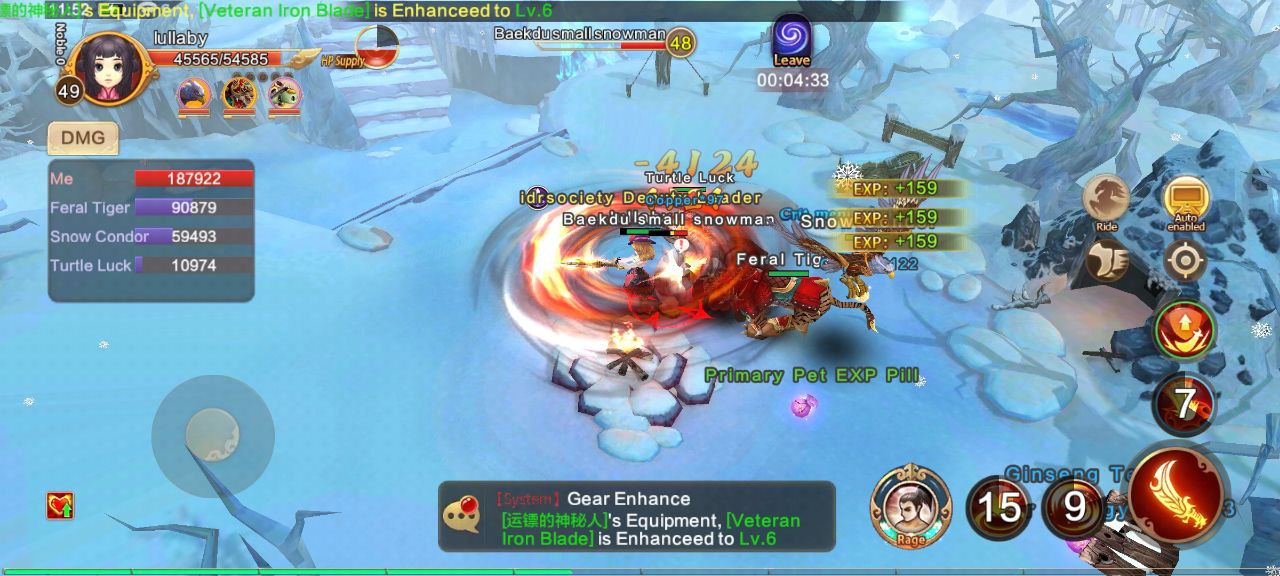
Task: Use the skill on 7 second cooldown
Action: [1185, 404]
